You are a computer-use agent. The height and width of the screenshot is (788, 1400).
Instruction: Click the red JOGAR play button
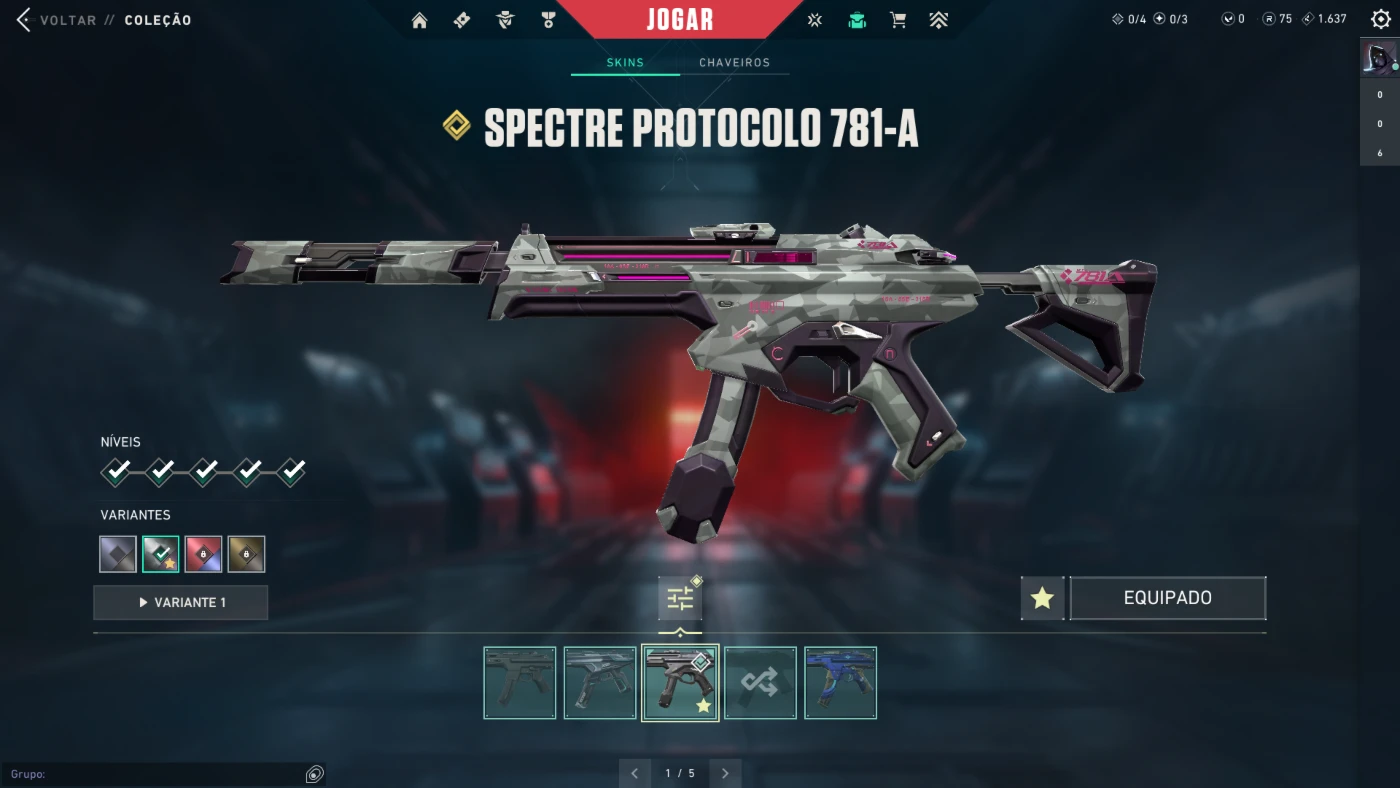pos(680,20)
